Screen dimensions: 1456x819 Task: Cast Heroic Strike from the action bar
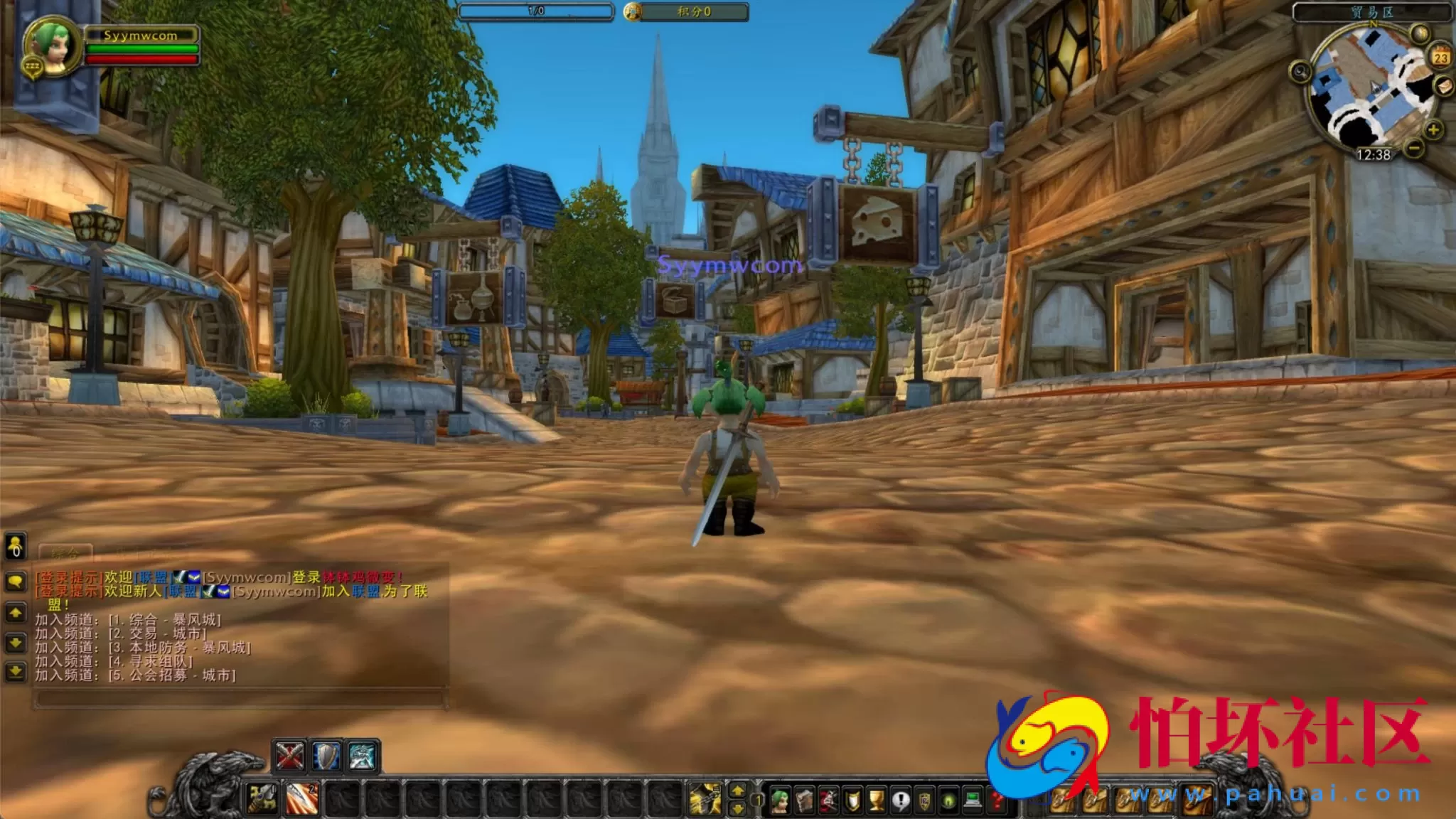[302, 798]
